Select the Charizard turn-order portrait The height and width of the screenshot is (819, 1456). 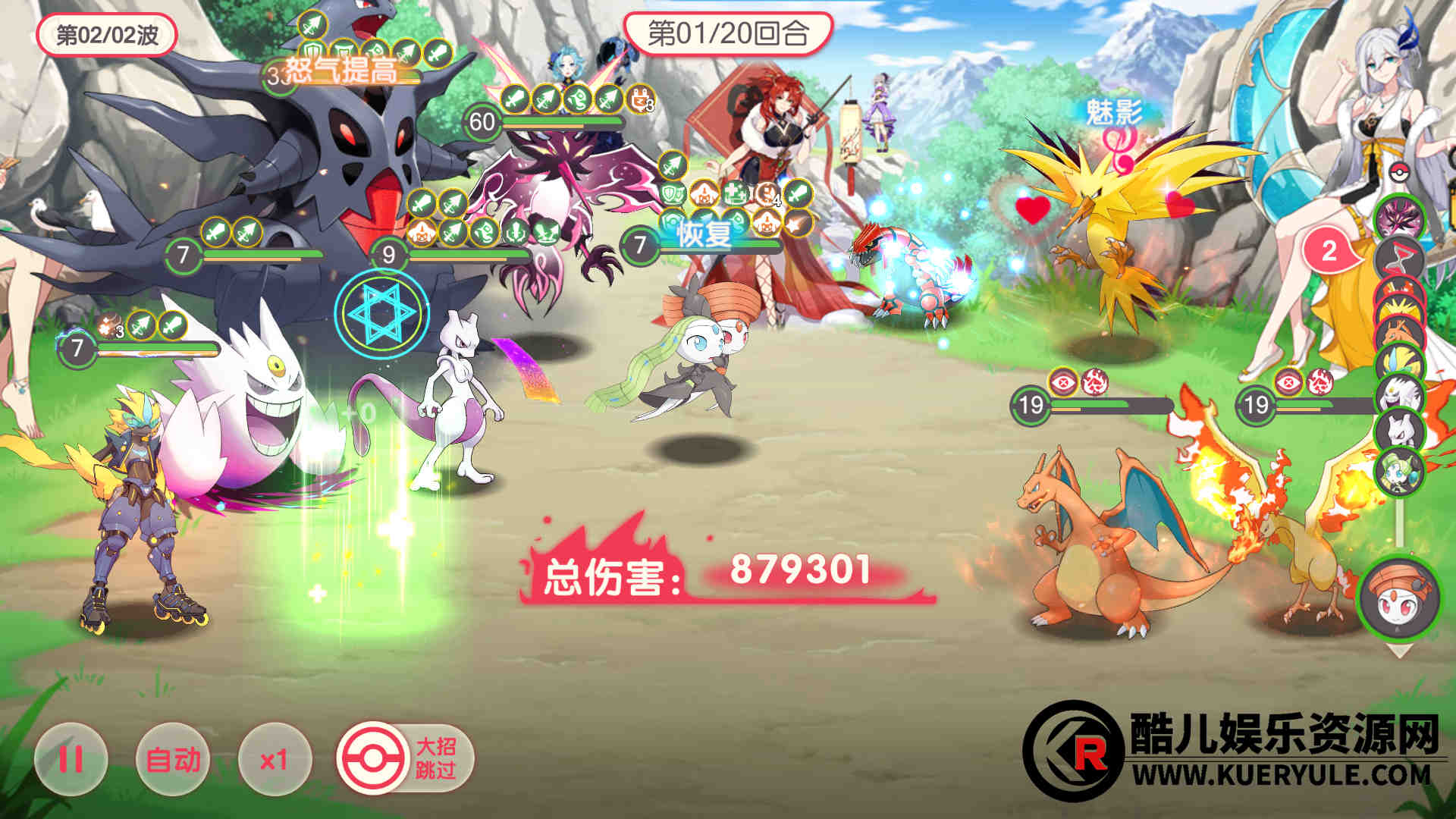(x=1399, y=331)
